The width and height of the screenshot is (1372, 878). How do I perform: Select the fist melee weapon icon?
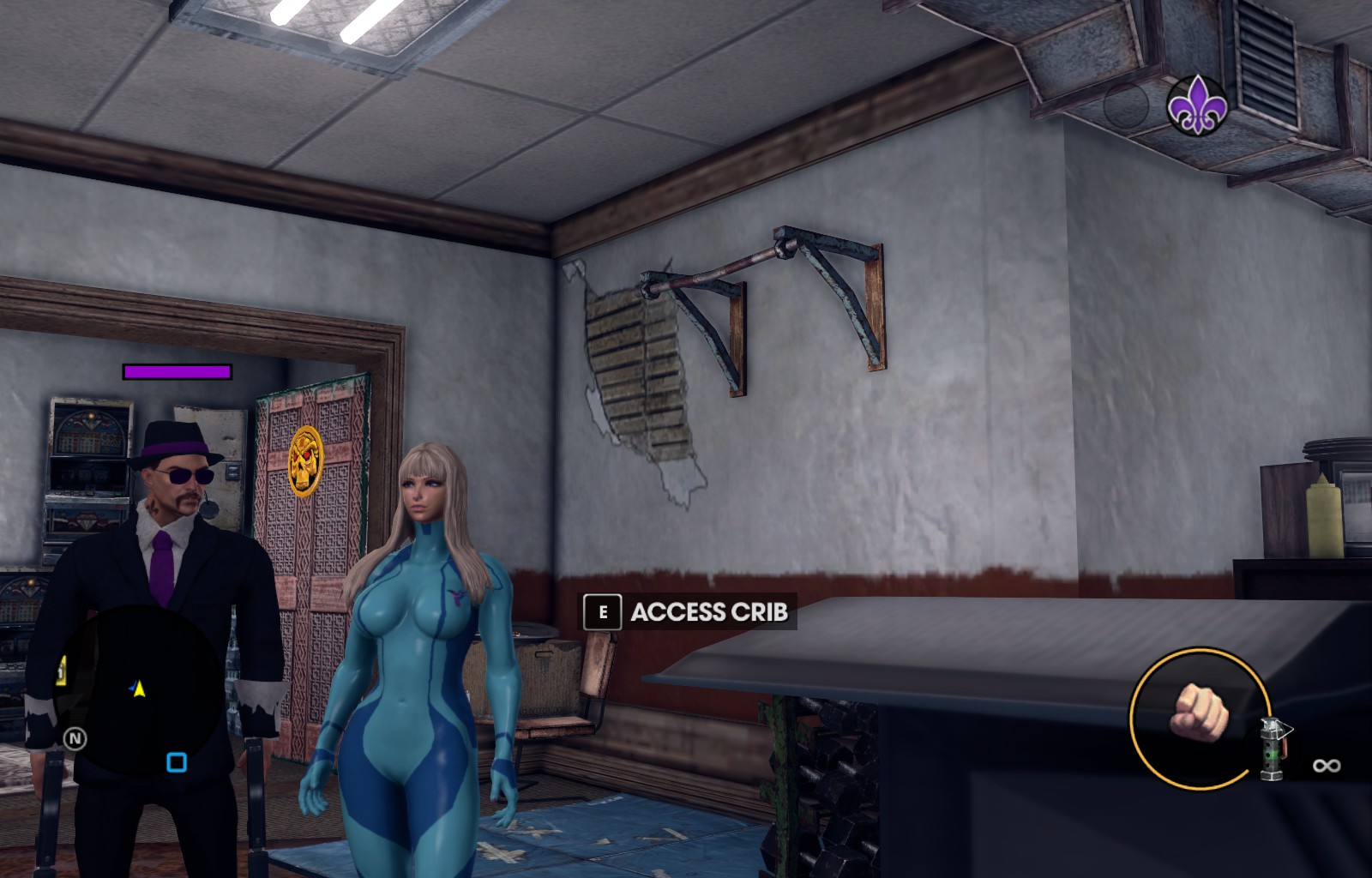pyautogui.click(x=1199, y=711)
